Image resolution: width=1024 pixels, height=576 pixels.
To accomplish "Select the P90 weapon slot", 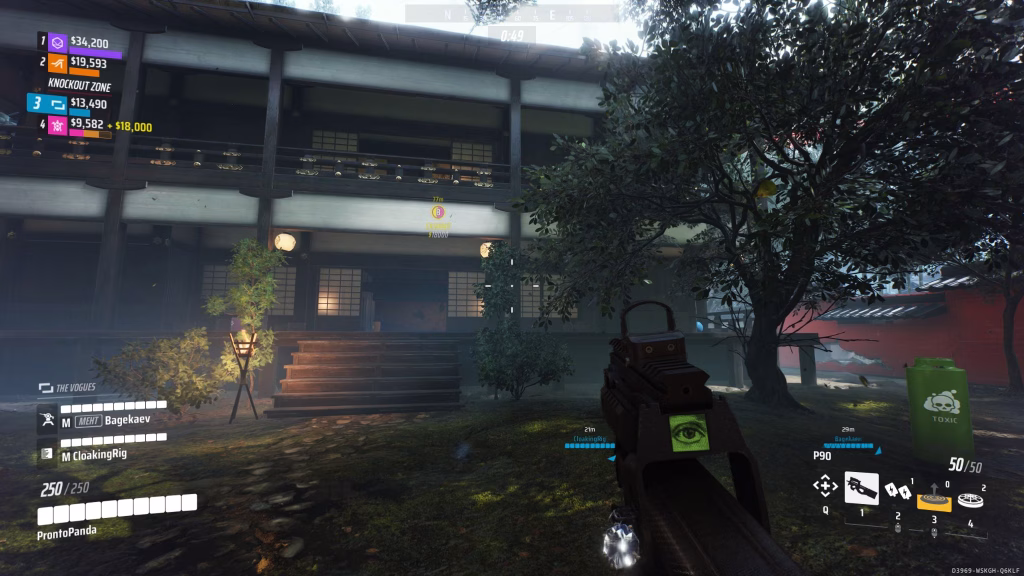I will [861, 487].
